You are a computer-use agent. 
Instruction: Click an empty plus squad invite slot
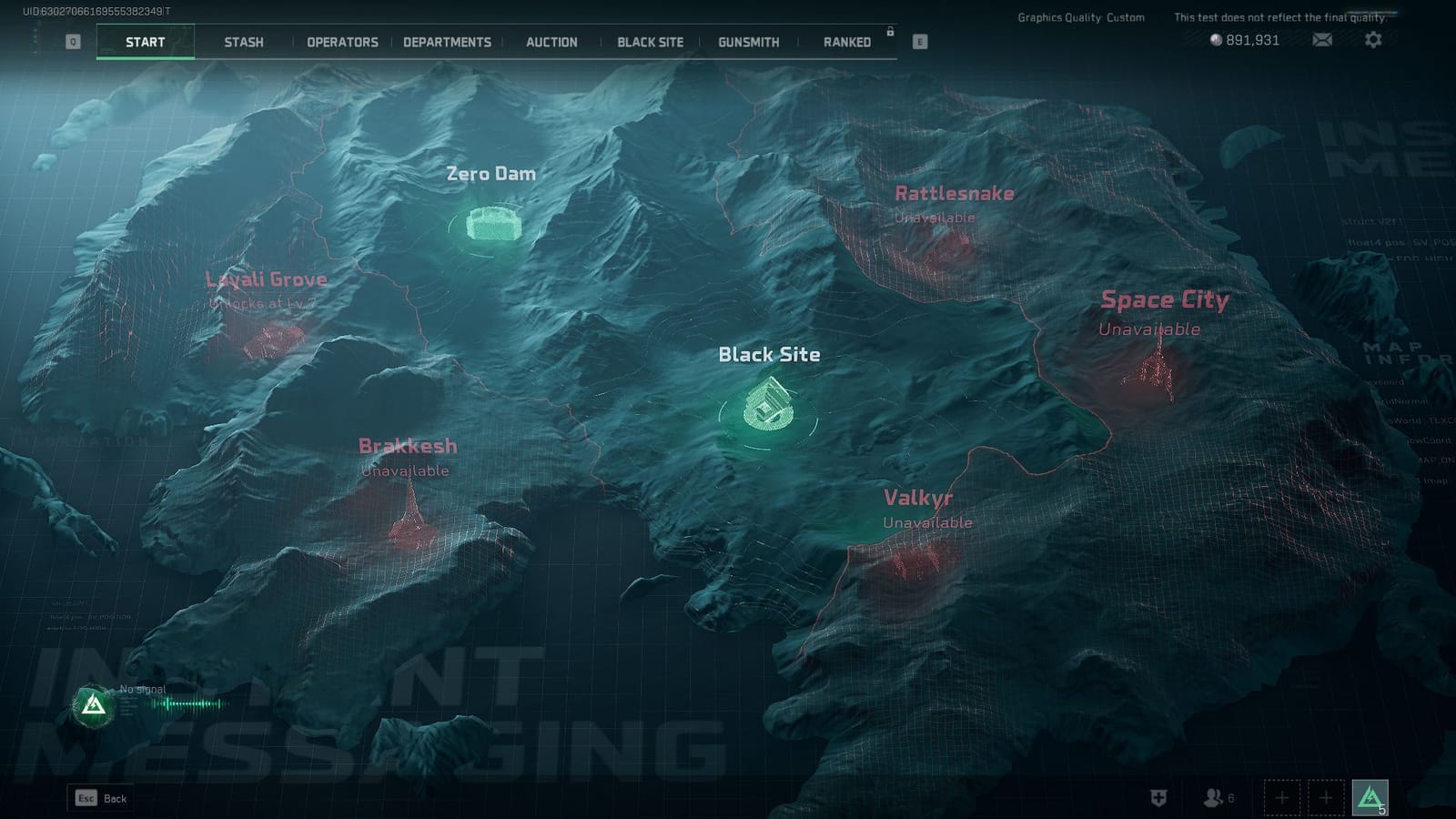(x=1281, y=797)
